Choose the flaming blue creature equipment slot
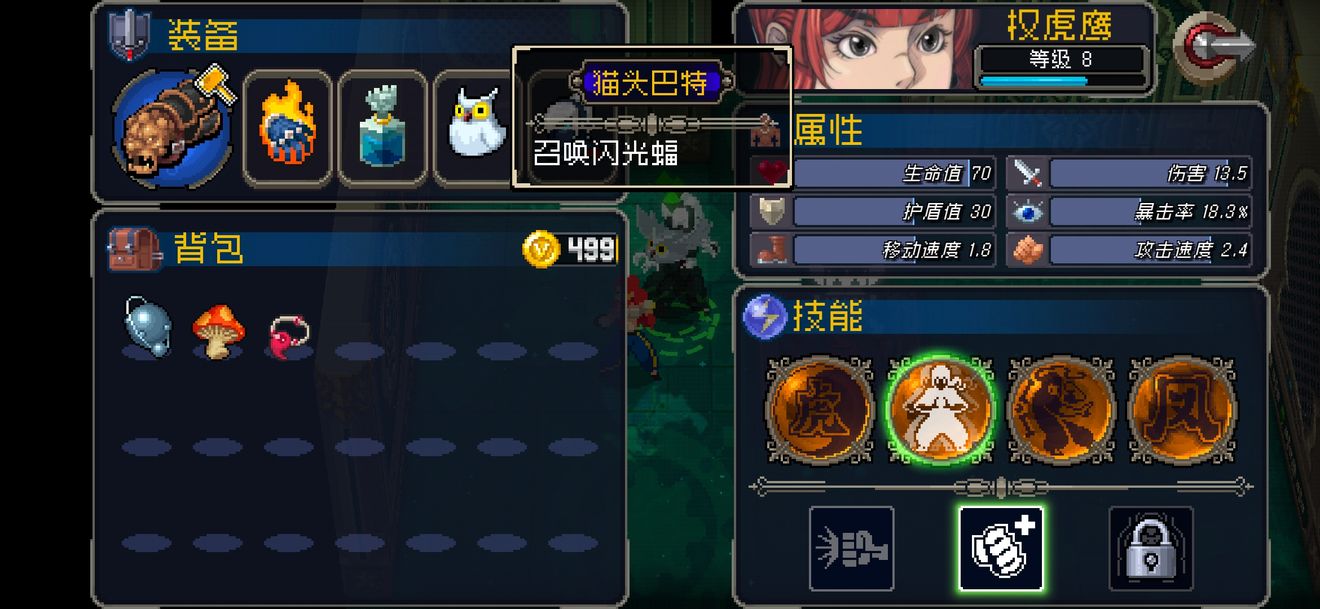Screen dimensions: 1320x609 (x=288, y=128)
